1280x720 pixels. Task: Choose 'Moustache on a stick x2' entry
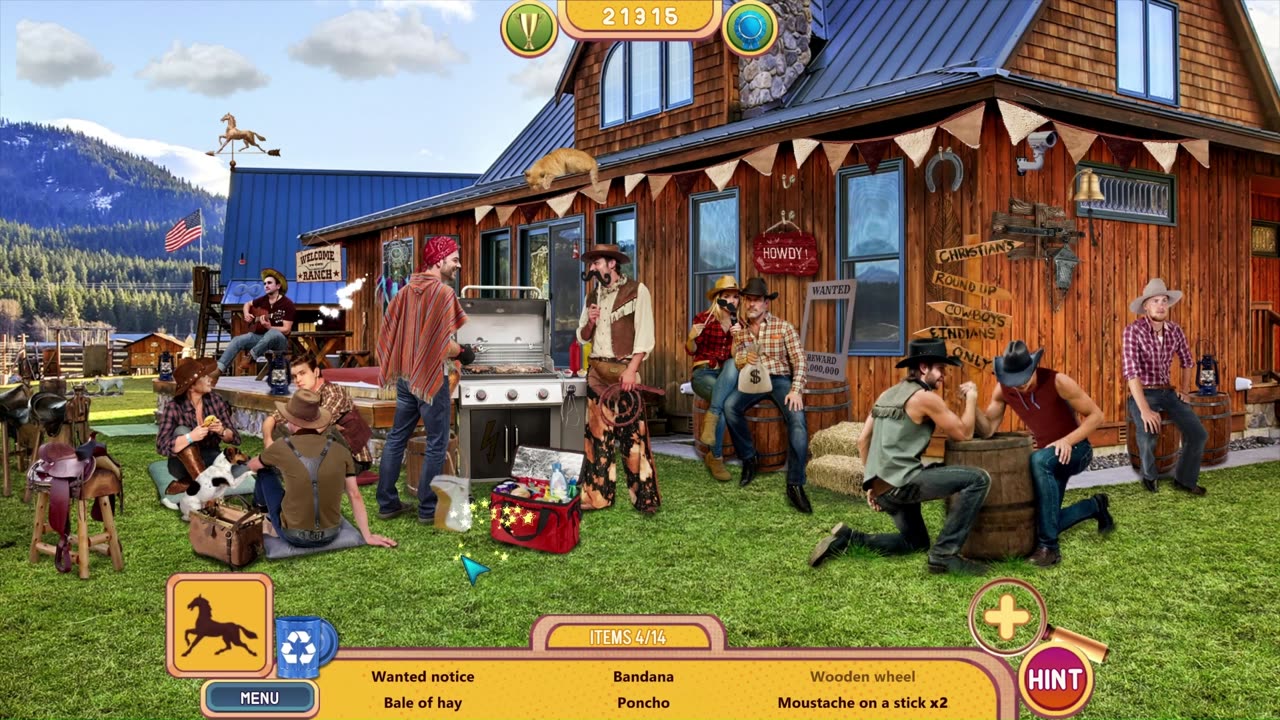[862, 703]
